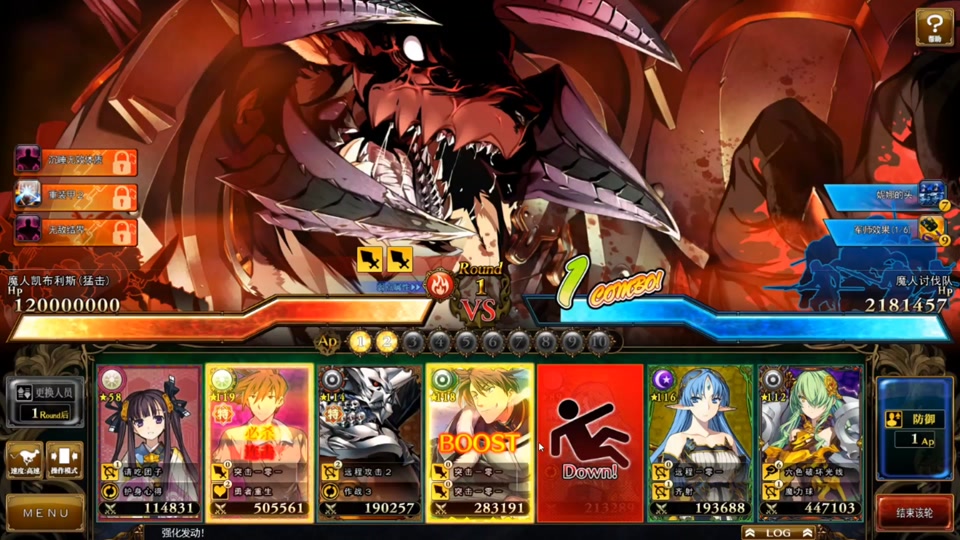Choose the Defend (防御) 1 AP action
960x540 pixels.
(x=914, y=427)
